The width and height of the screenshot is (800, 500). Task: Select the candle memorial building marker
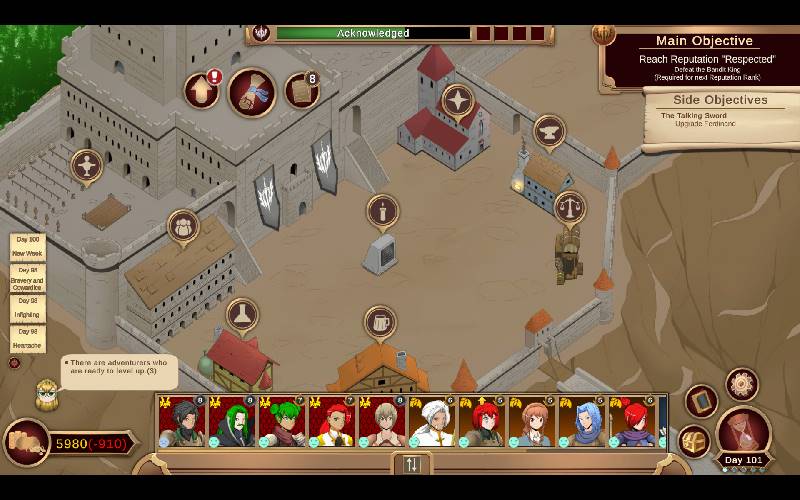[x=381, y=212]
